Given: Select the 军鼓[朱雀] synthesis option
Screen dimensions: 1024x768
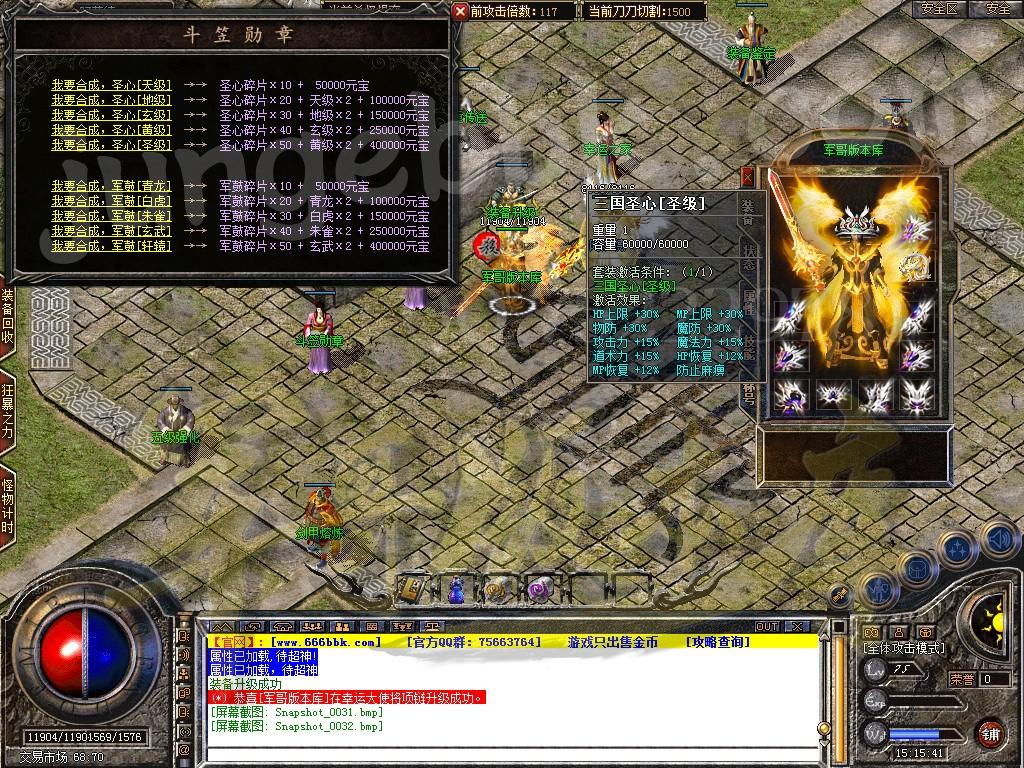Looking at the screenshot, I should [112, 216].
